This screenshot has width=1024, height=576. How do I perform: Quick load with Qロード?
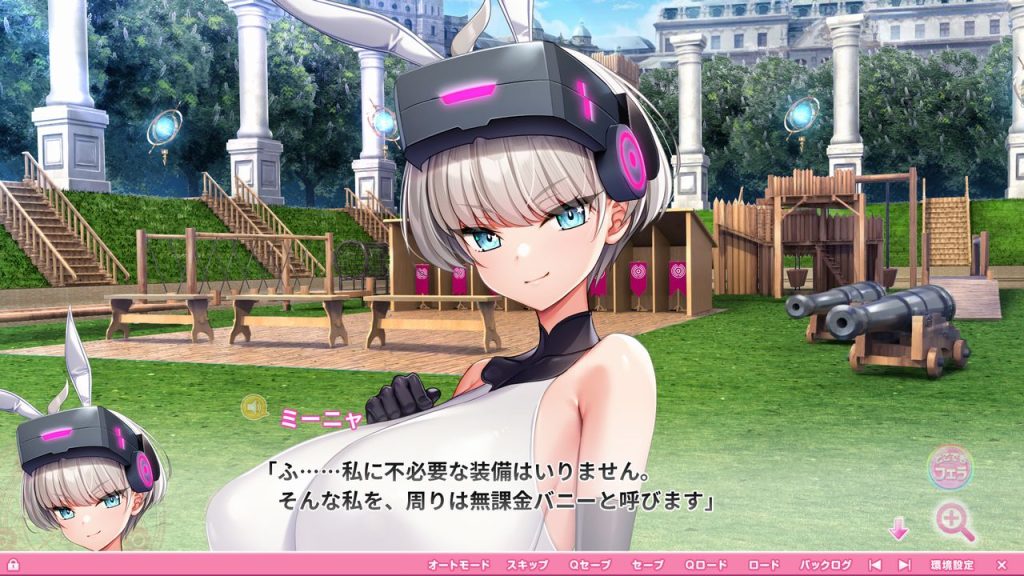tap(706, 565)
